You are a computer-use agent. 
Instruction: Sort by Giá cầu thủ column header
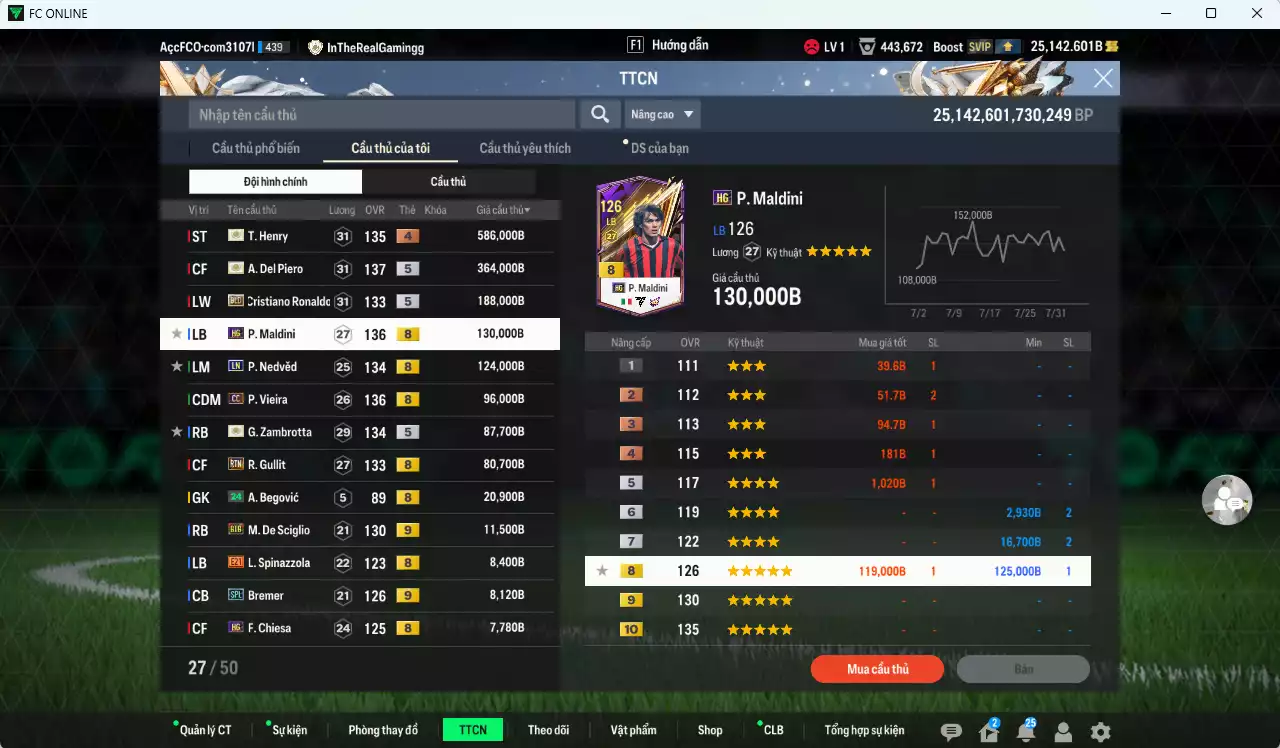pos(503,210)
